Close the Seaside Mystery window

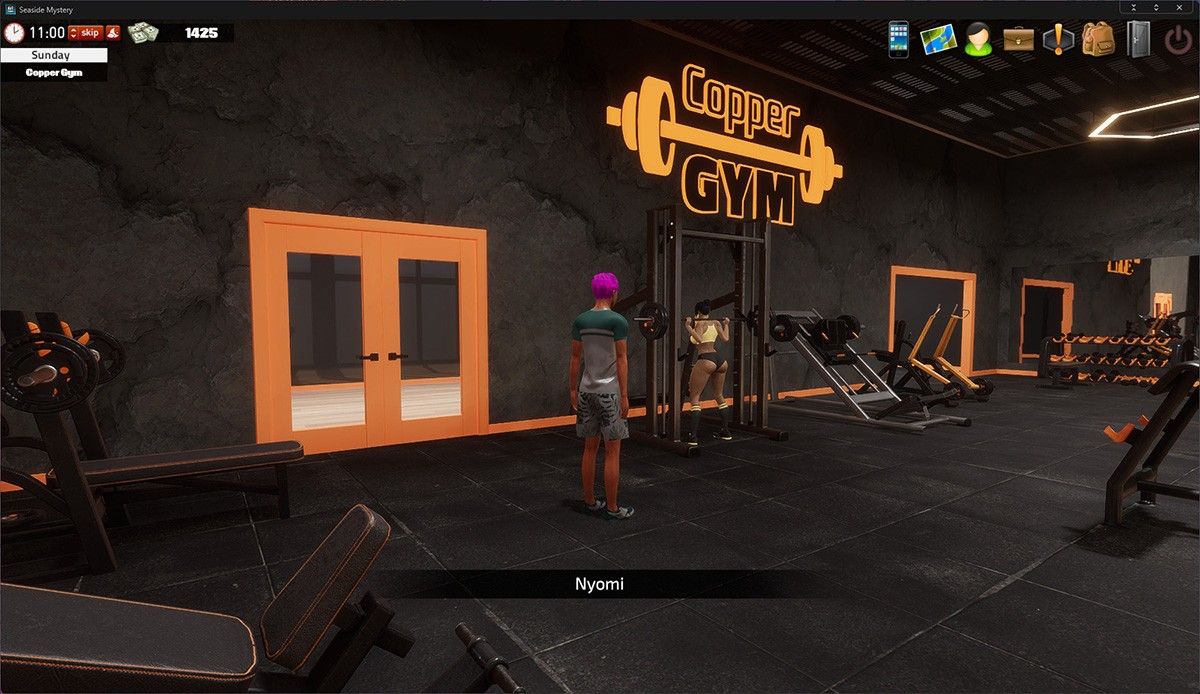(1180, 8)
